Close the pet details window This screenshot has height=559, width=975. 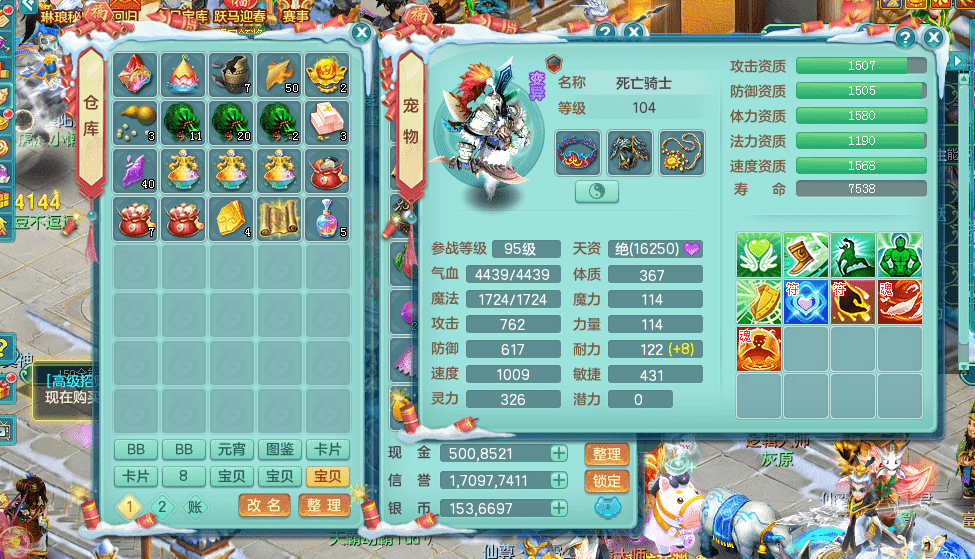click(x=933, y=38)
